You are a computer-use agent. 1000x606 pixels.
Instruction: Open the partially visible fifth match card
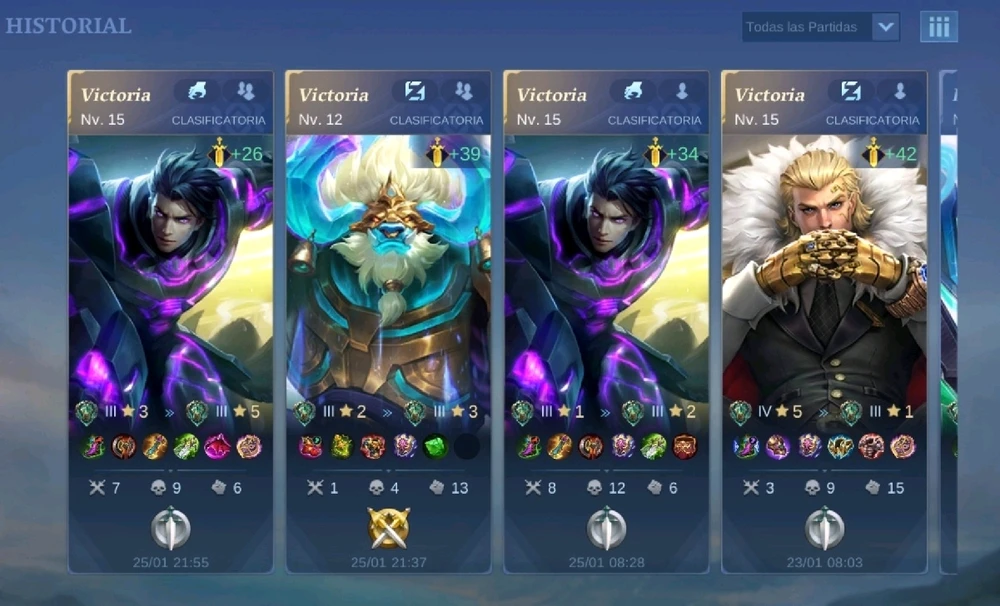[948, 300]
